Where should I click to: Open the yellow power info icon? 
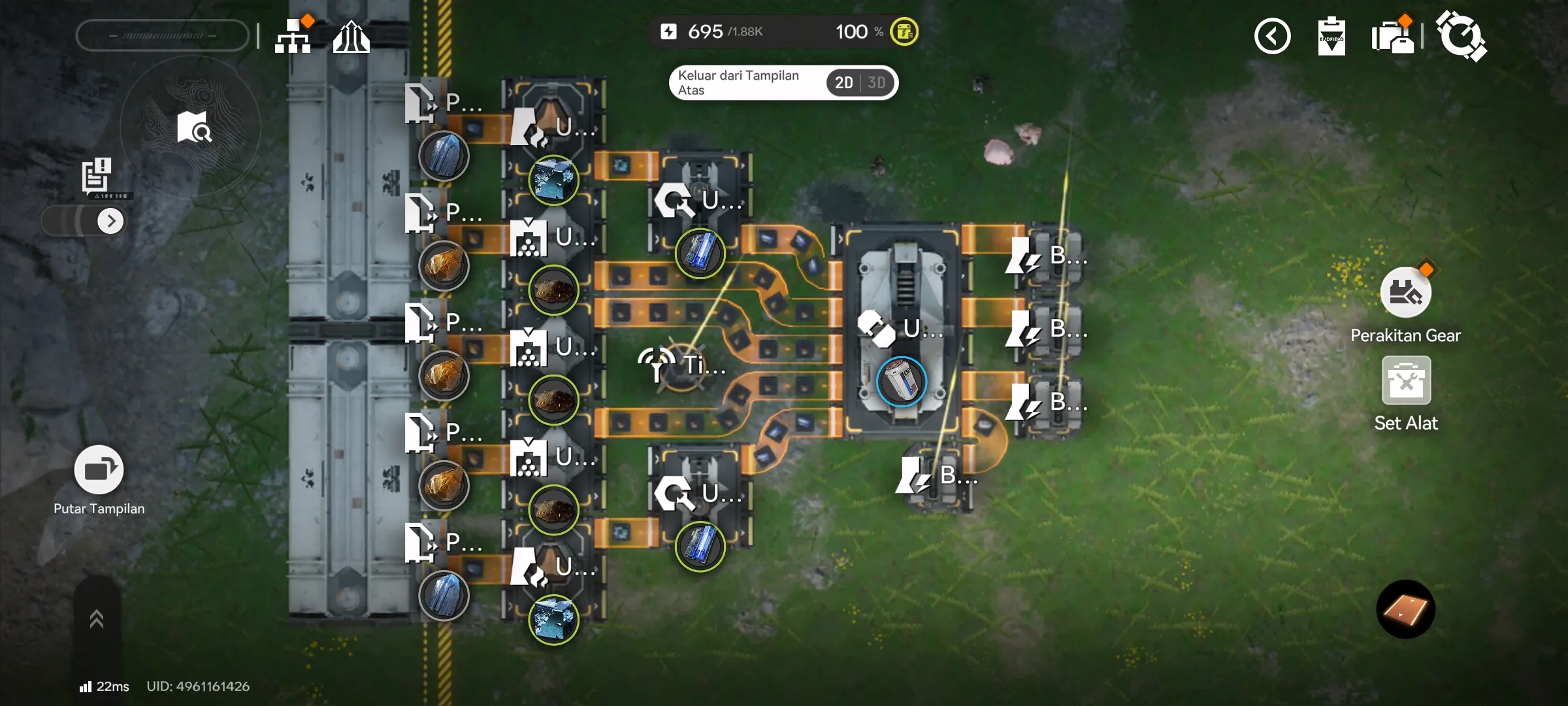click(904, 31)
